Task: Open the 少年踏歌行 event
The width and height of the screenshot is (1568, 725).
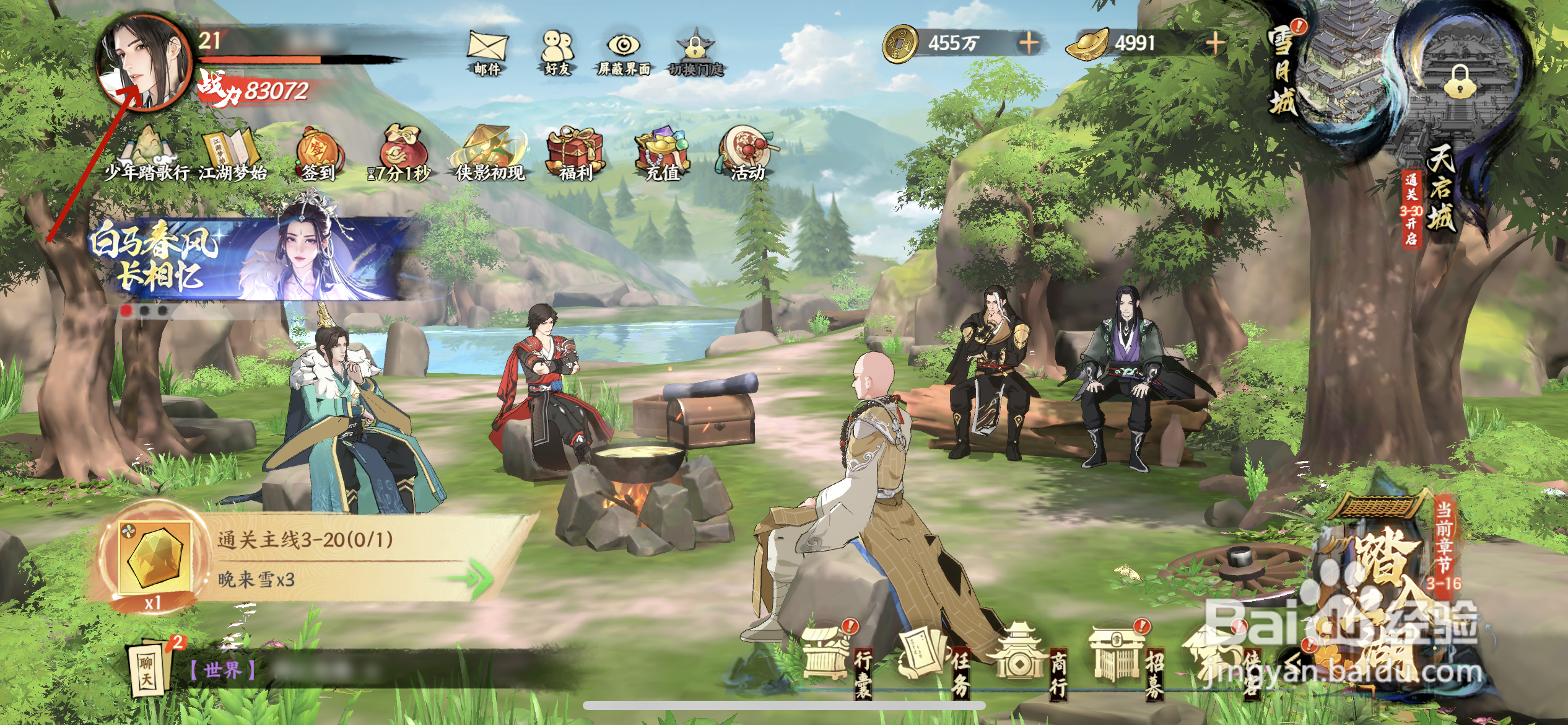Action: [x=147, y=154]
